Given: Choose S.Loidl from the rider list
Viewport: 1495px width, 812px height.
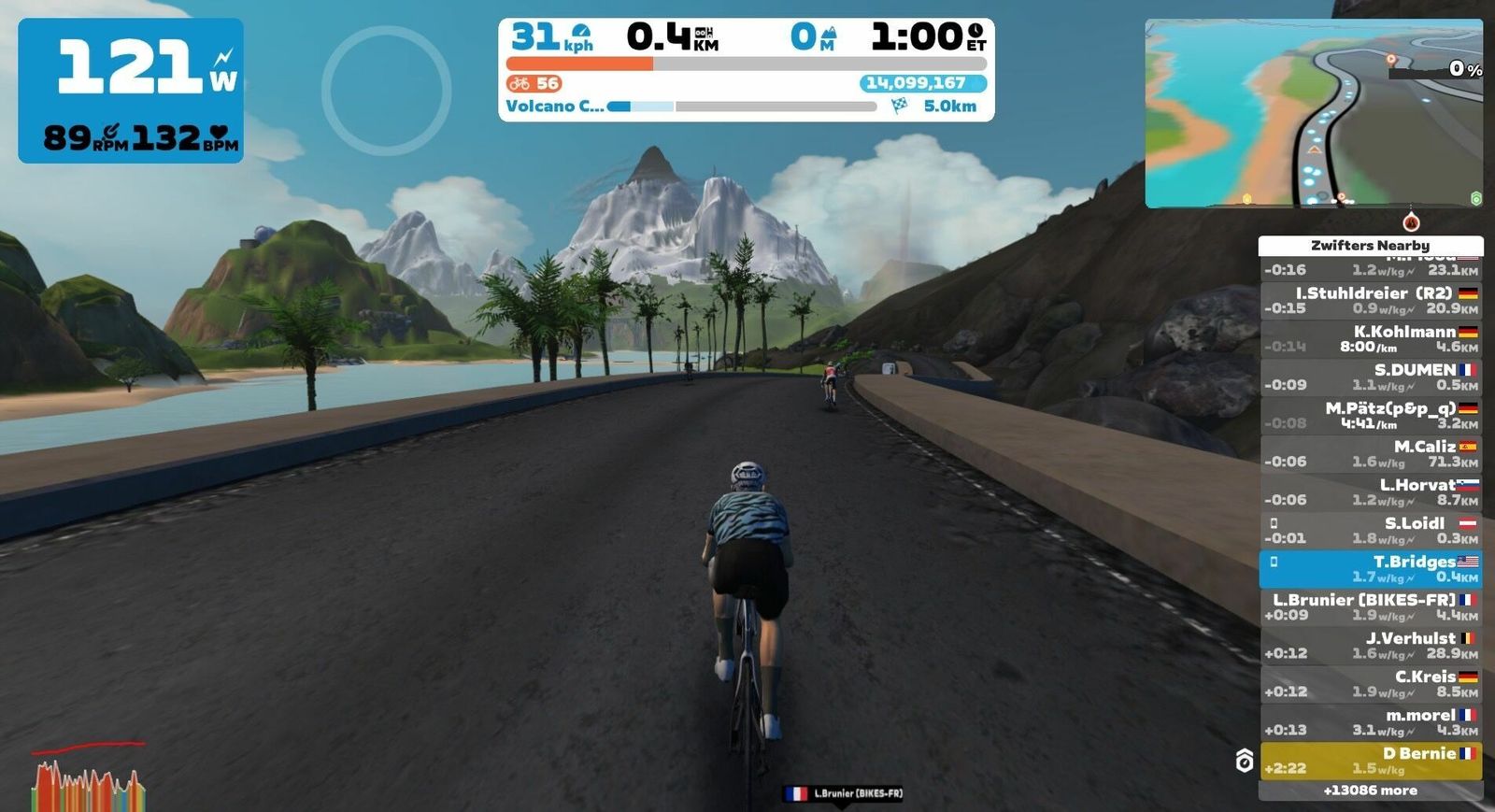Looking at the screenshot, I should 1370,531.
